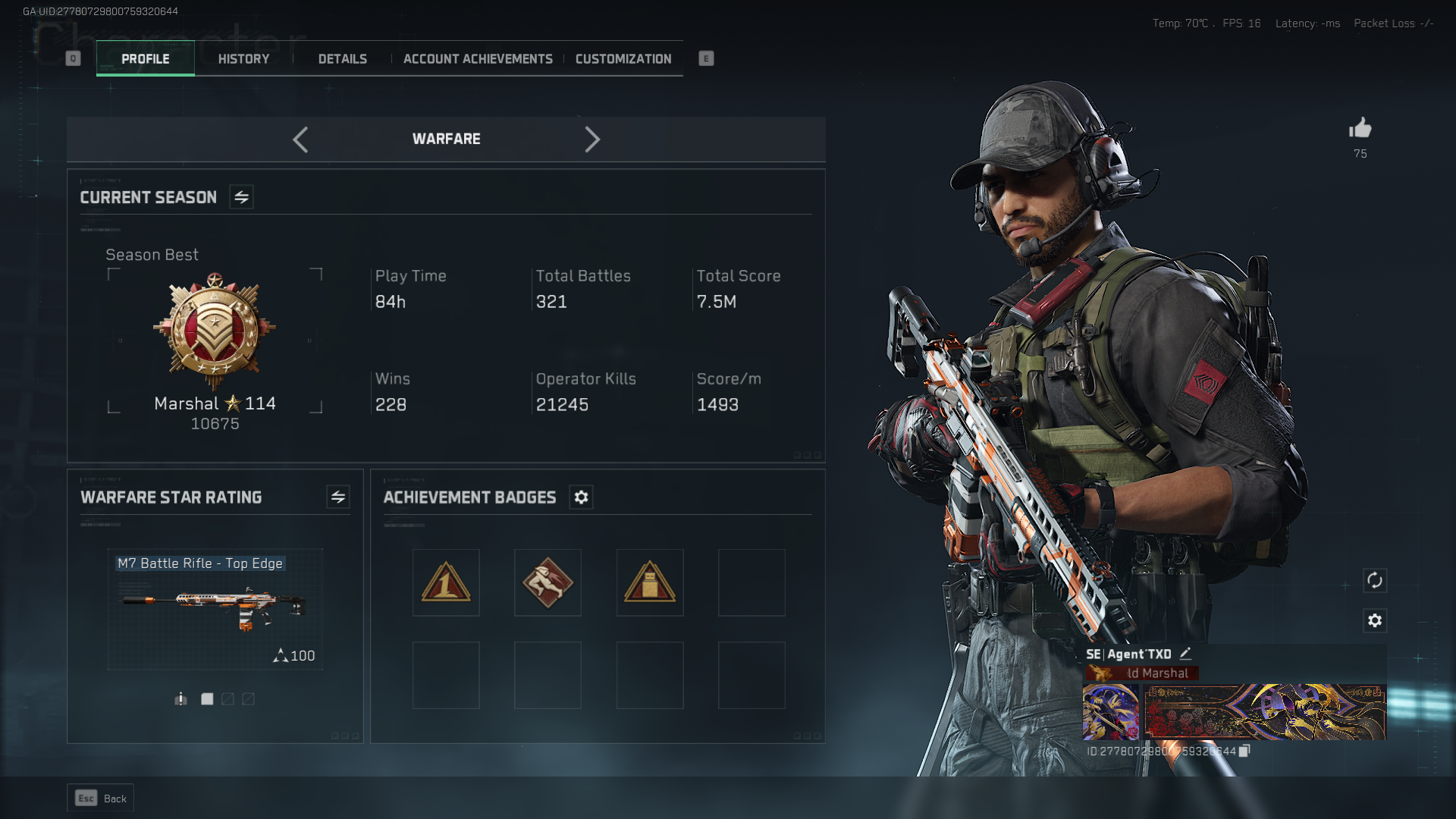Screen dimensions: 1456x819
Task: Toggle the Current Season swap button
Action: pyautogui.click(x=241, y=197)
